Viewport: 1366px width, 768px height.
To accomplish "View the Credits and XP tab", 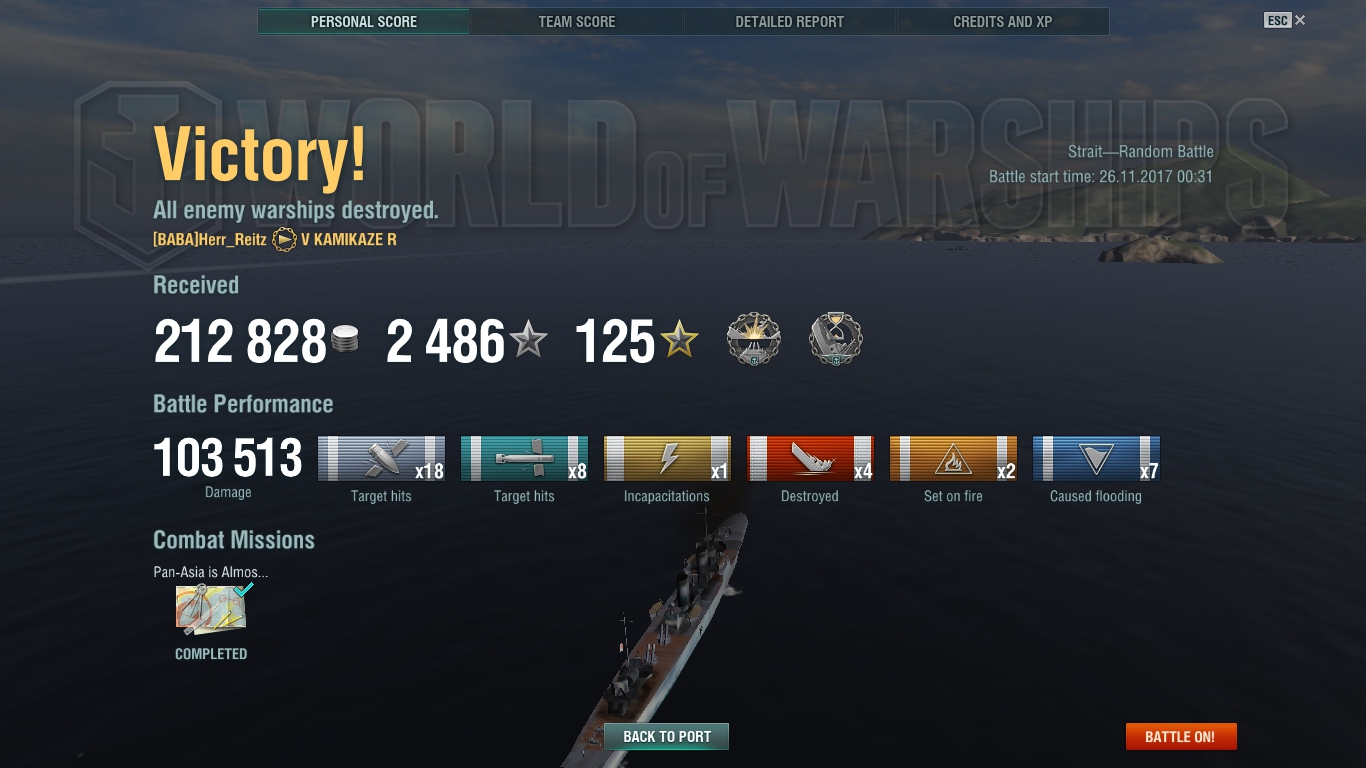I will click(x=1002, y=22).
